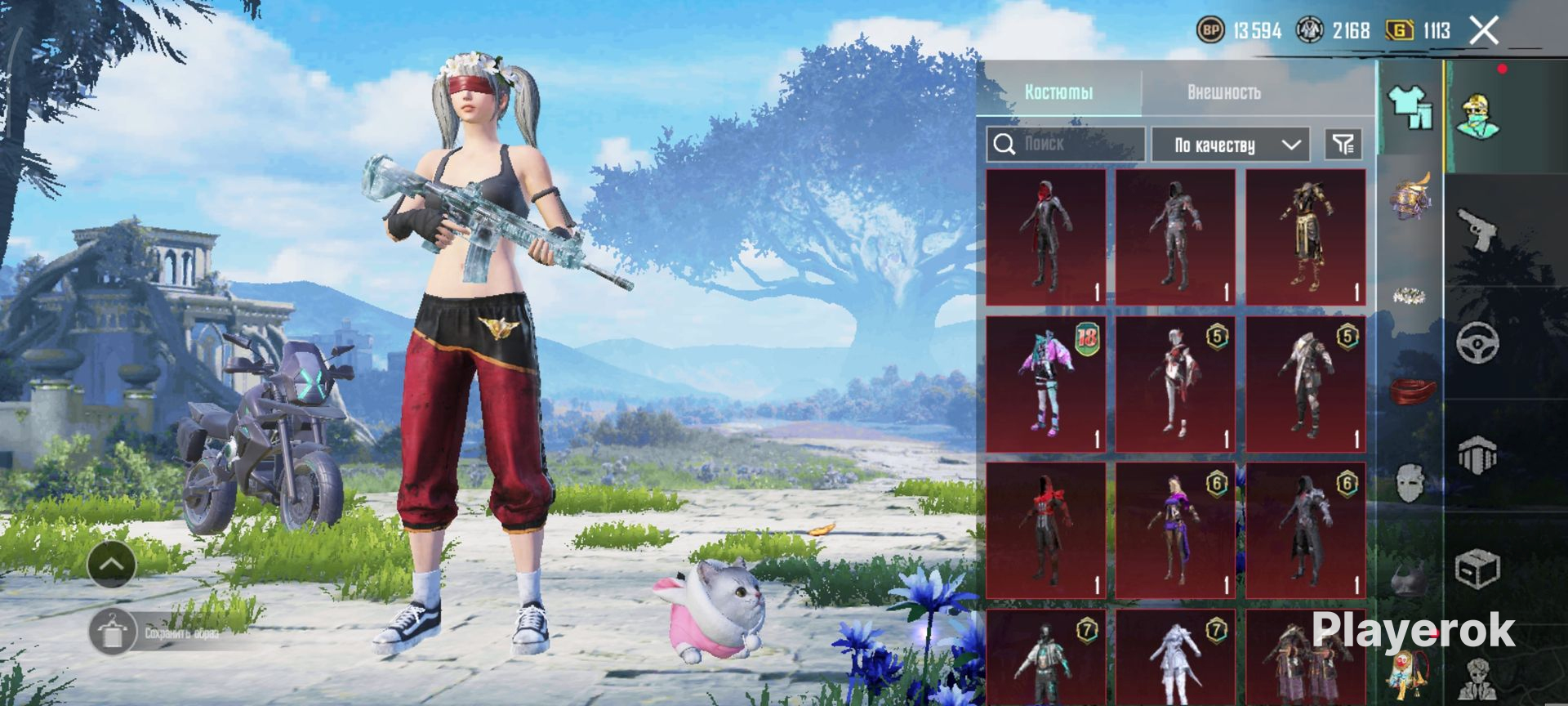The height and width of the screenshot is (706, 1568).
Task: Select the Костюмы tab
Action: [x=1058, y=92]
